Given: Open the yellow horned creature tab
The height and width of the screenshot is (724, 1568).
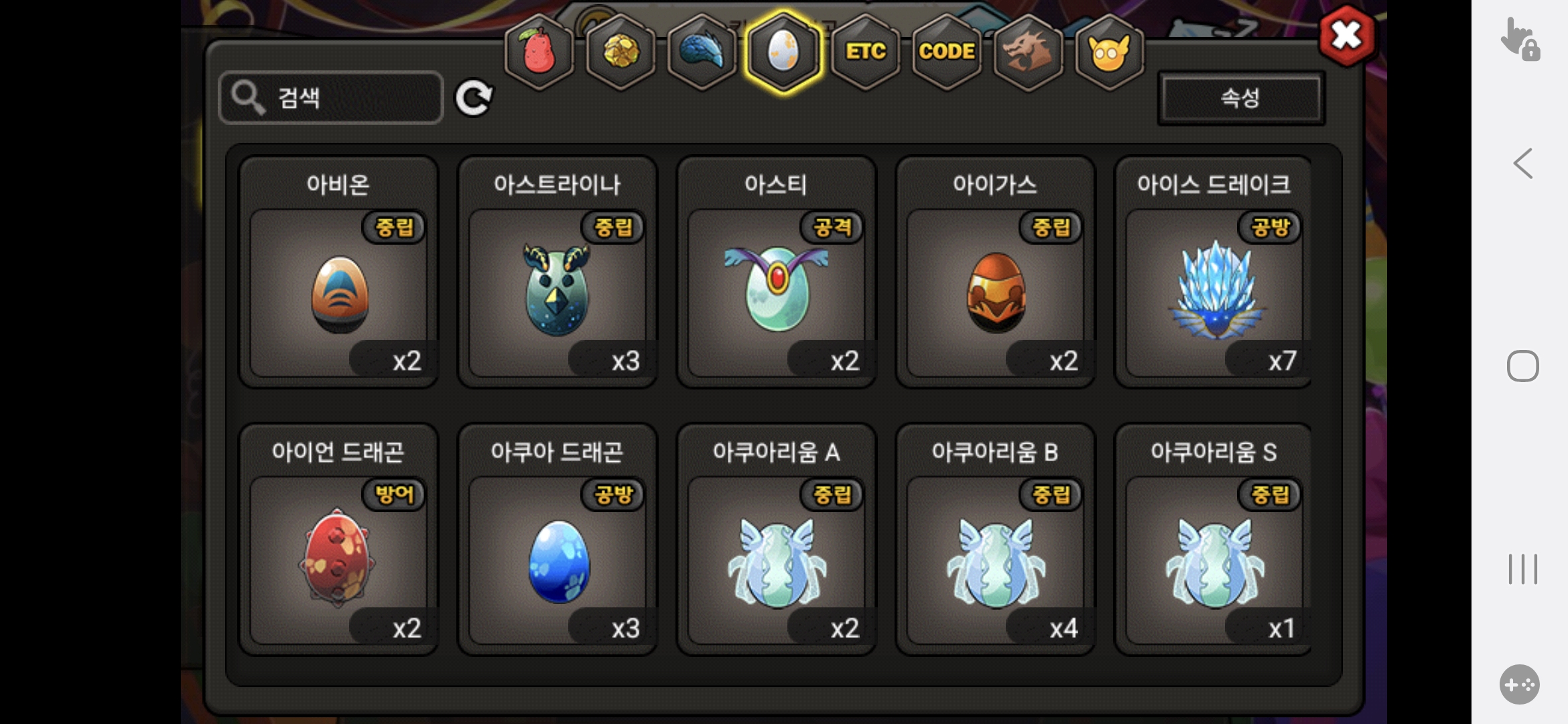Looking at the screenshot, I should 1109,52.
